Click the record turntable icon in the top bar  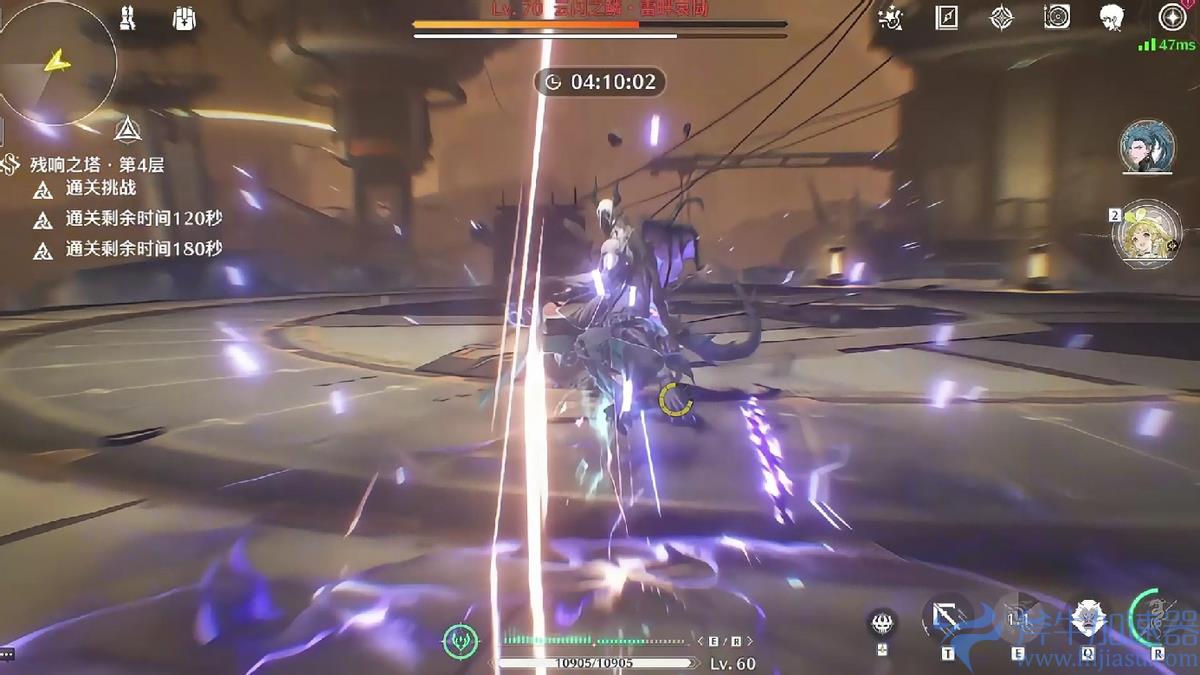coord(1056,17)
